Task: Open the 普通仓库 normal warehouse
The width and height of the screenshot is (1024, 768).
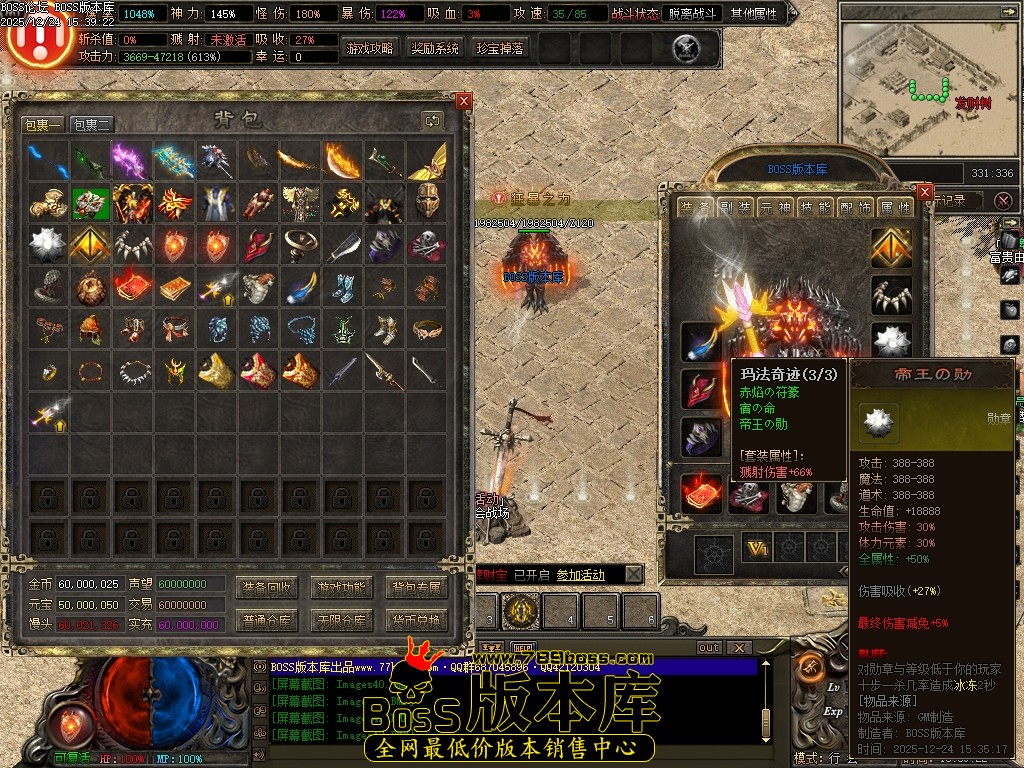Action: click(x=265, y=620)
